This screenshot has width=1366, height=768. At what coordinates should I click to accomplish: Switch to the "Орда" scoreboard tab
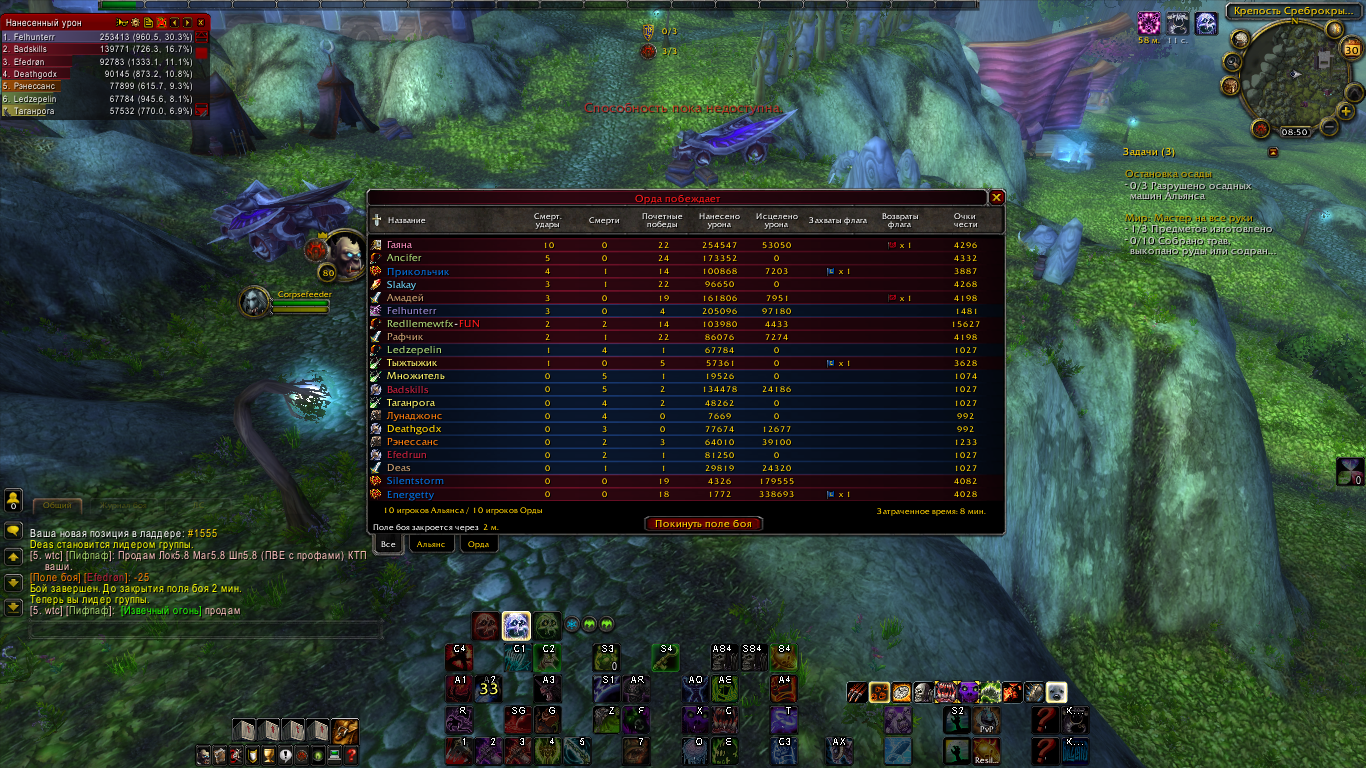tap(478, 544)
